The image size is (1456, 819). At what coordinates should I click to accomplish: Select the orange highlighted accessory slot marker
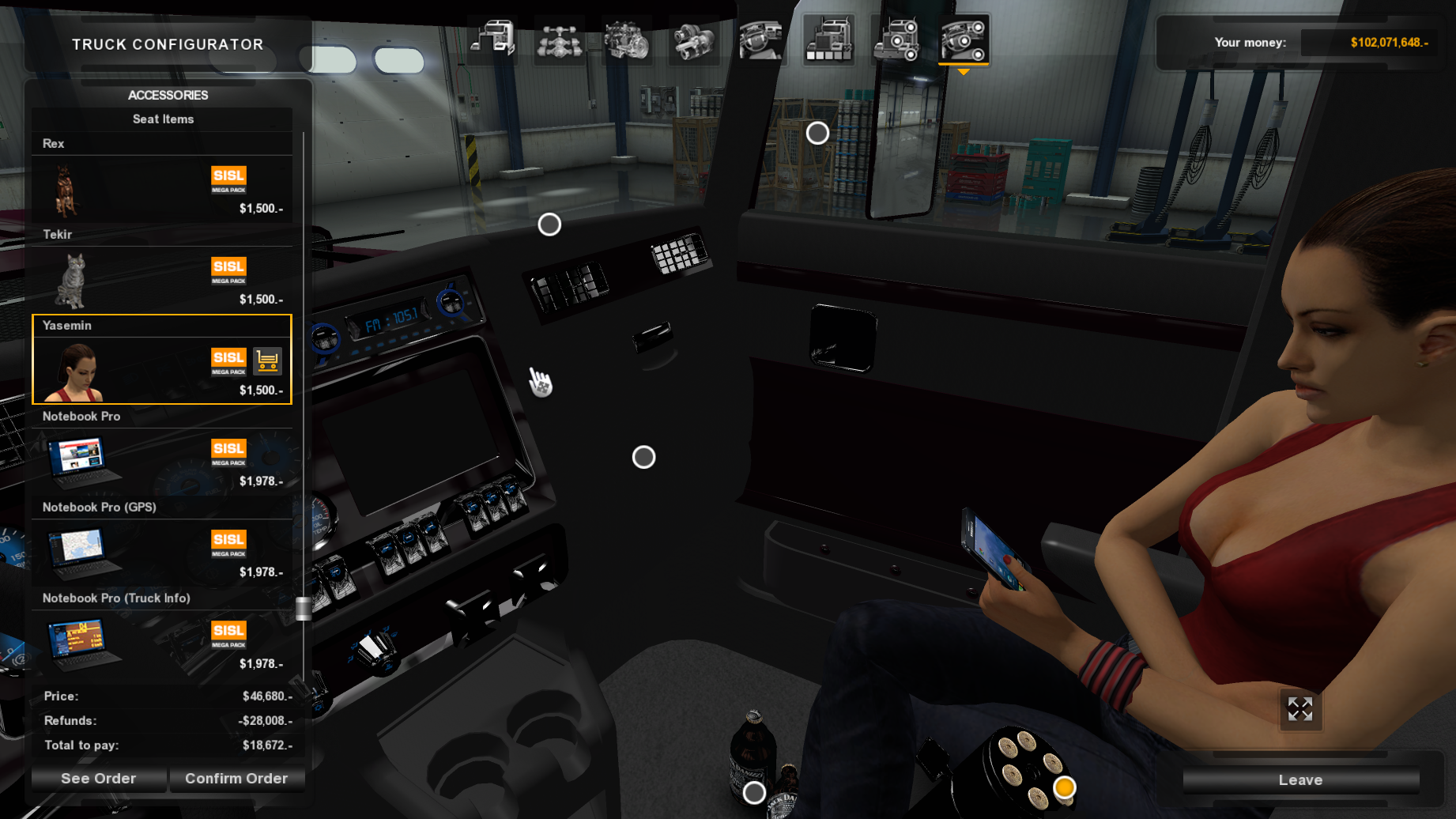click(x=1065, y=787)
